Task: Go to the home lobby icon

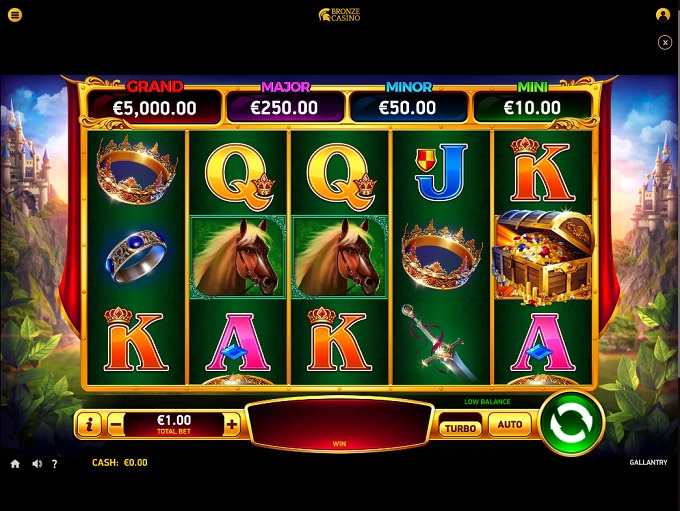Action: click(x=15, y=464)
